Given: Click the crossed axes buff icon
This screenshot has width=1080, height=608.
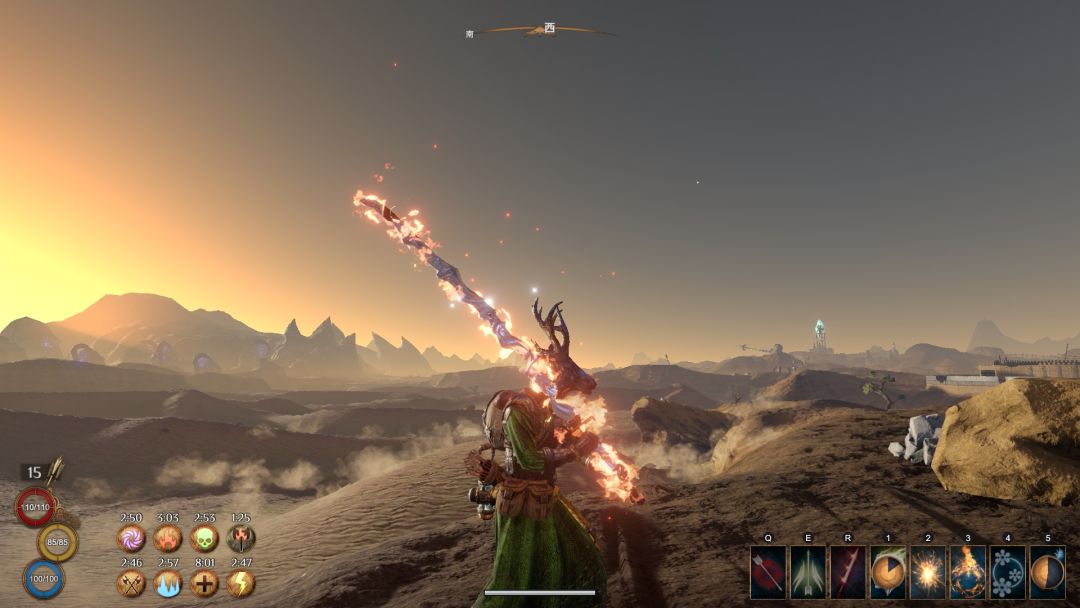Looking at the screenshot, I should pyautogui.click(x=131, y=583).
